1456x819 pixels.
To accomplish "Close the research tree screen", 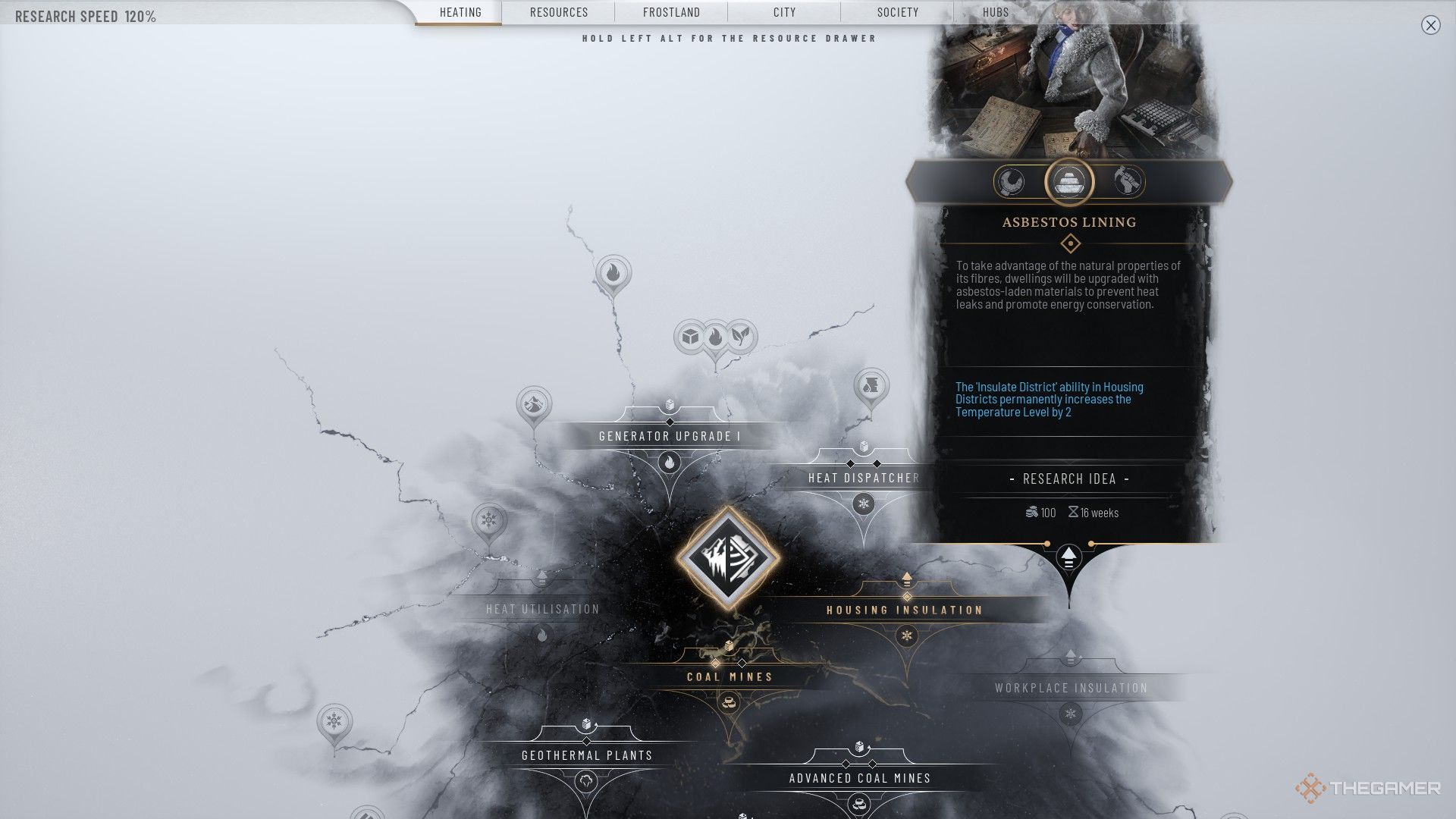I will [1430, 25].
